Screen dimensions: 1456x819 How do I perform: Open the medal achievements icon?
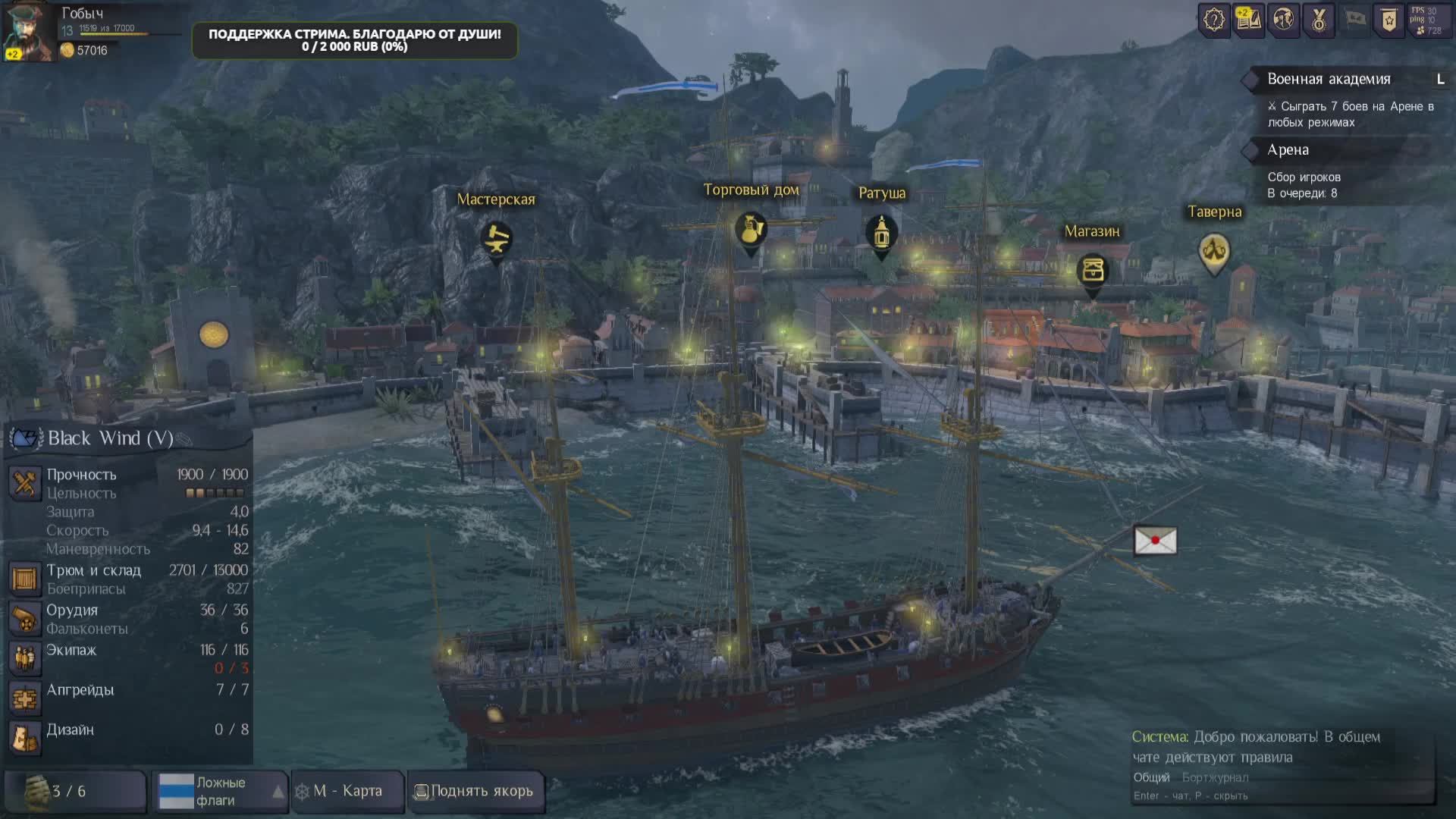(1319, 20)
